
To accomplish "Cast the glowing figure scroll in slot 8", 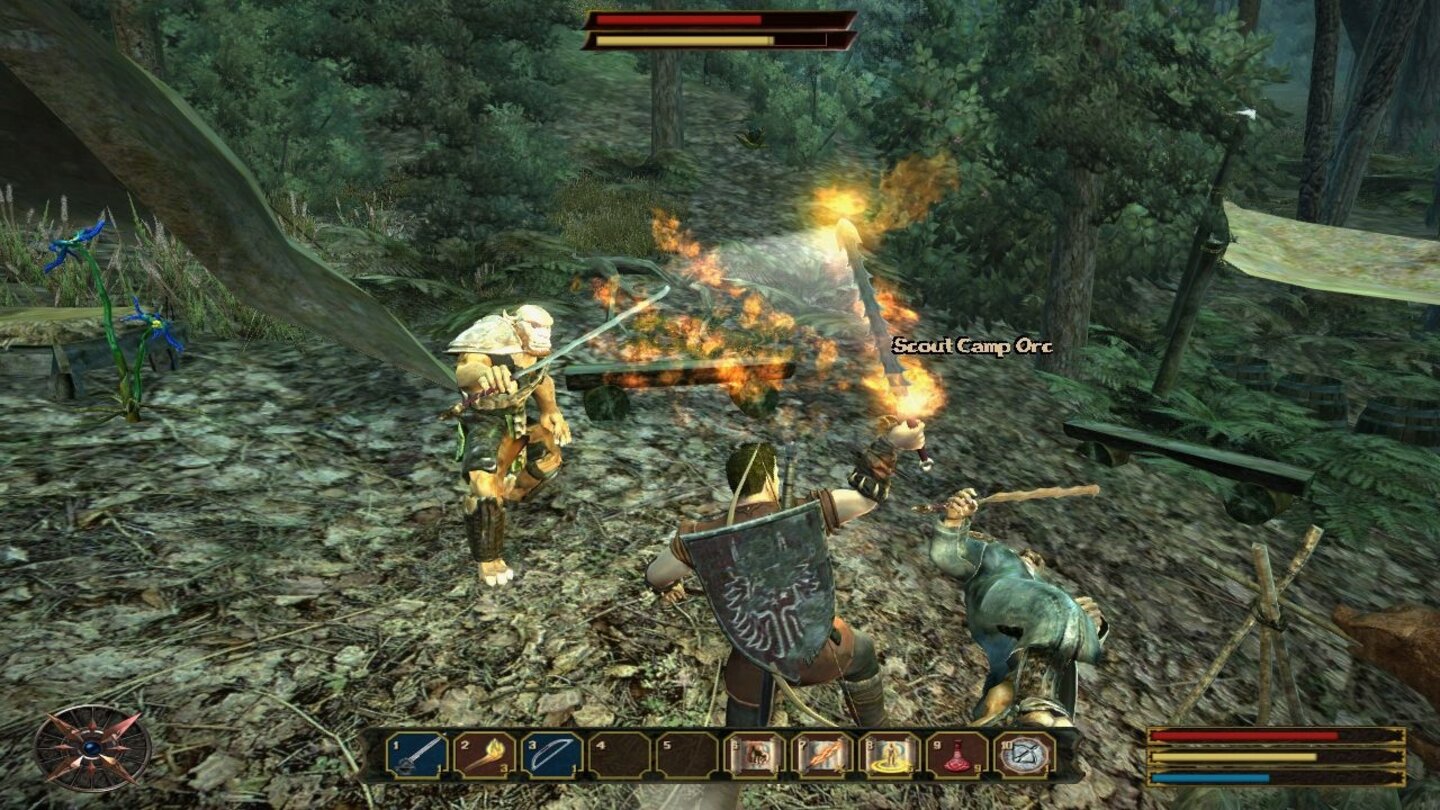I will click(889, 755).
